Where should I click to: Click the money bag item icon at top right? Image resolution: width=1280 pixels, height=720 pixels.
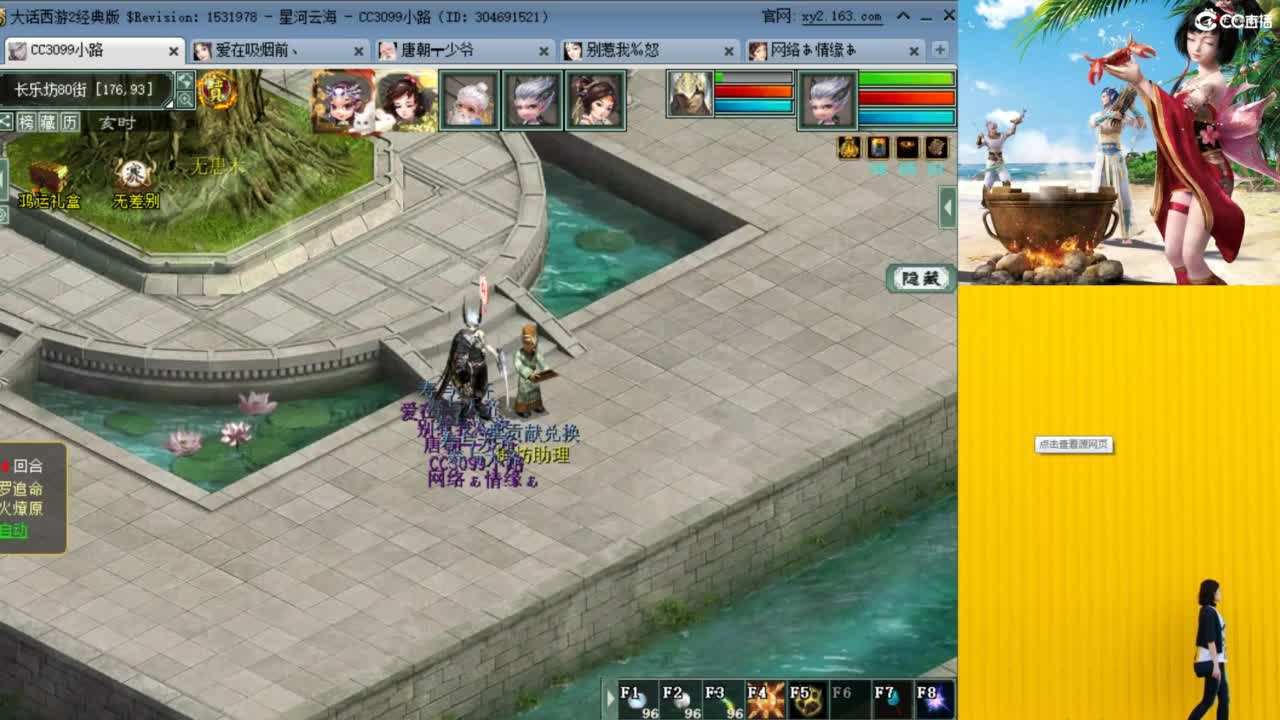click(x=848, y=148)
